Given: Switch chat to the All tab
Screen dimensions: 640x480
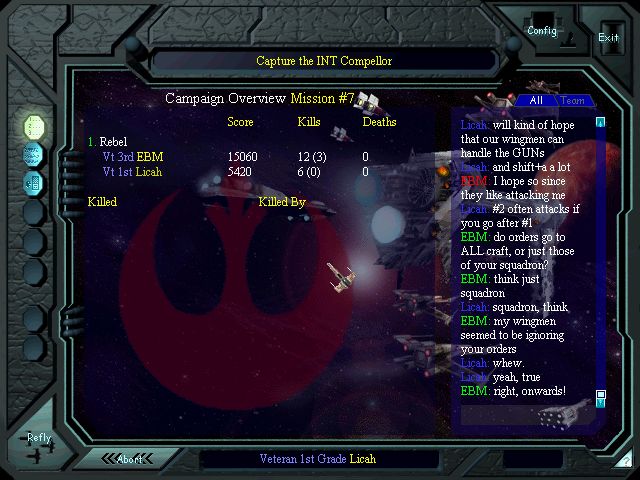Looking at the screenshot, I should [536, 100].
